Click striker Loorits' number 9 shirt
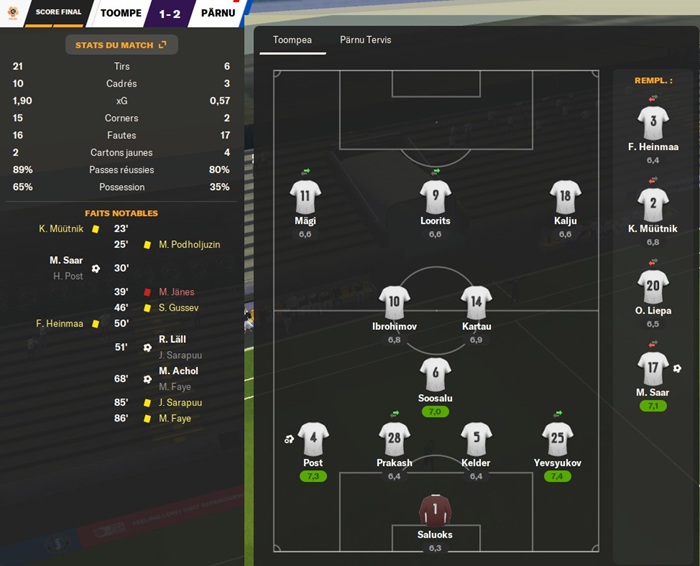 435,196
